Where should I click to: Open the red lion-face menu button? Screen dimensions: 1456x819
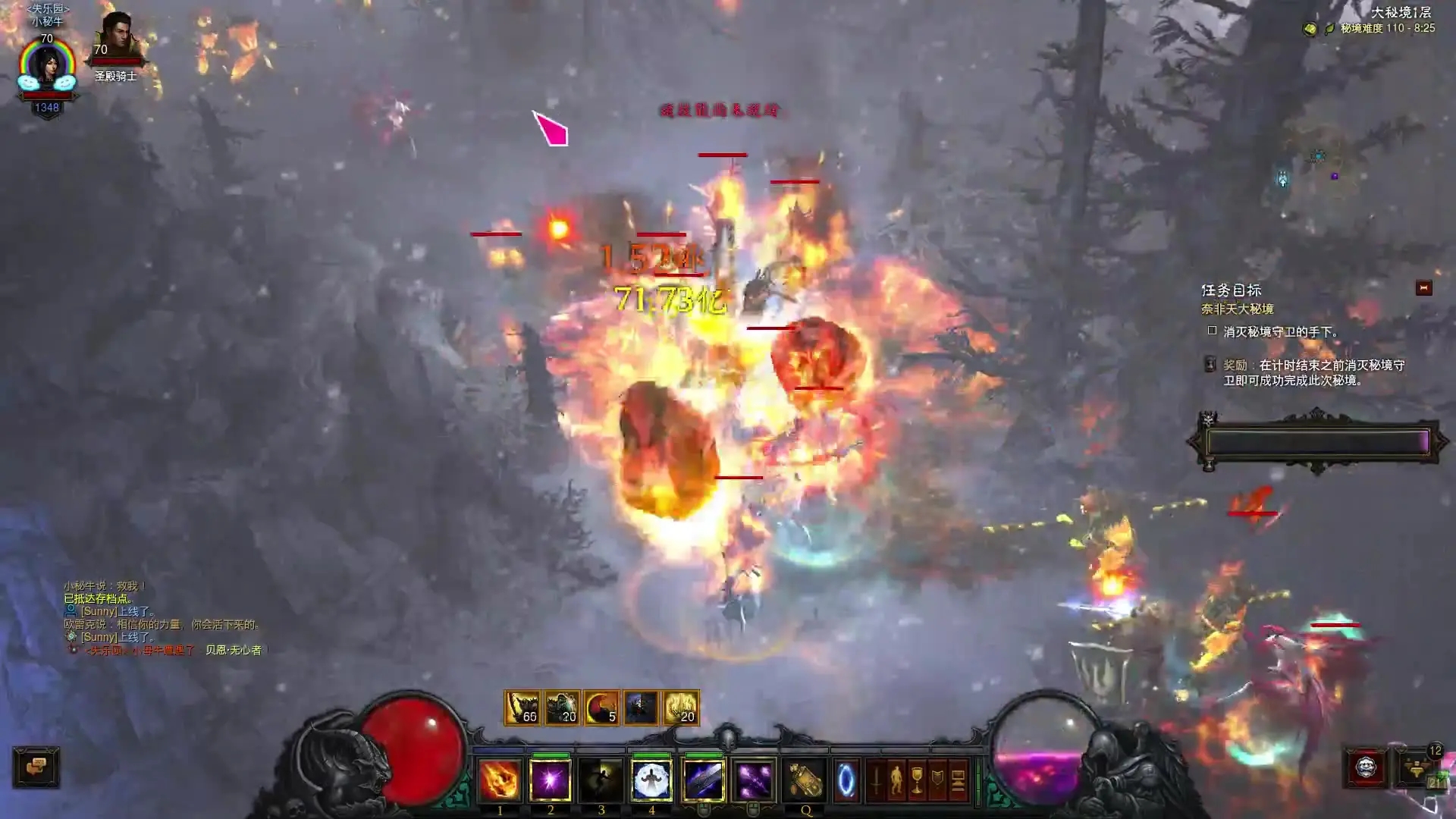(x=1366, y=768)
